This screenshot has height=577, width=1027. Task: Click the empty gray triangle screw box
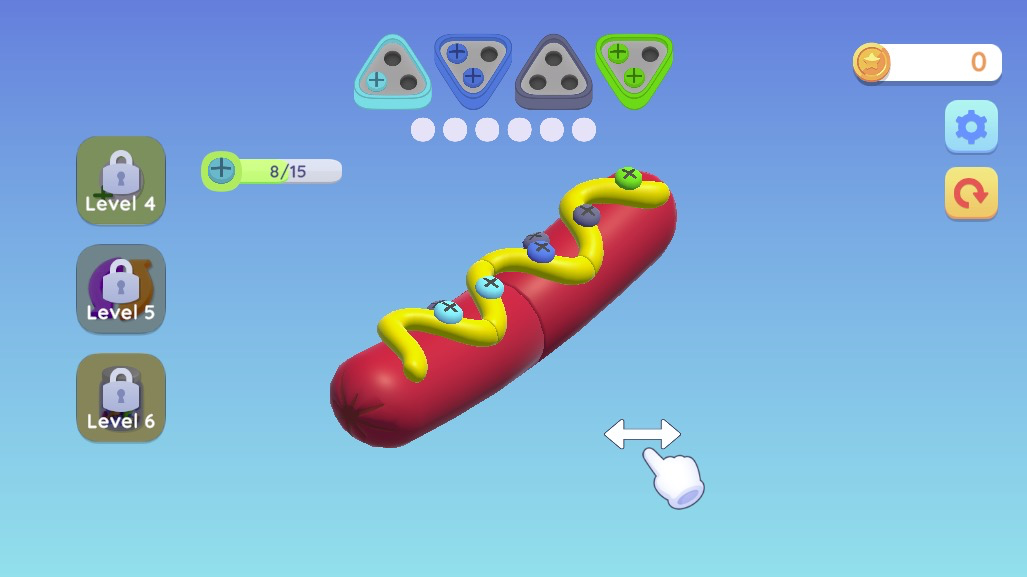tap(553, 70)
